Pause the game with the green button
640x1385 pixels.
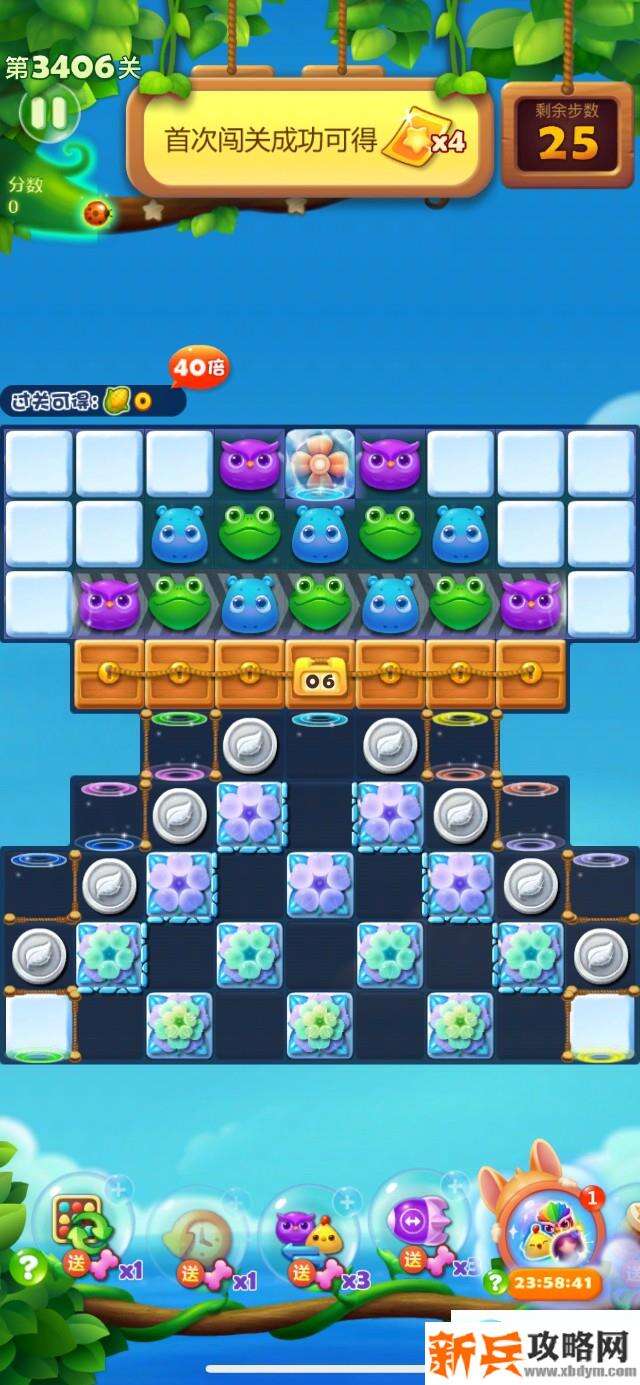click(x=48, y=111)
